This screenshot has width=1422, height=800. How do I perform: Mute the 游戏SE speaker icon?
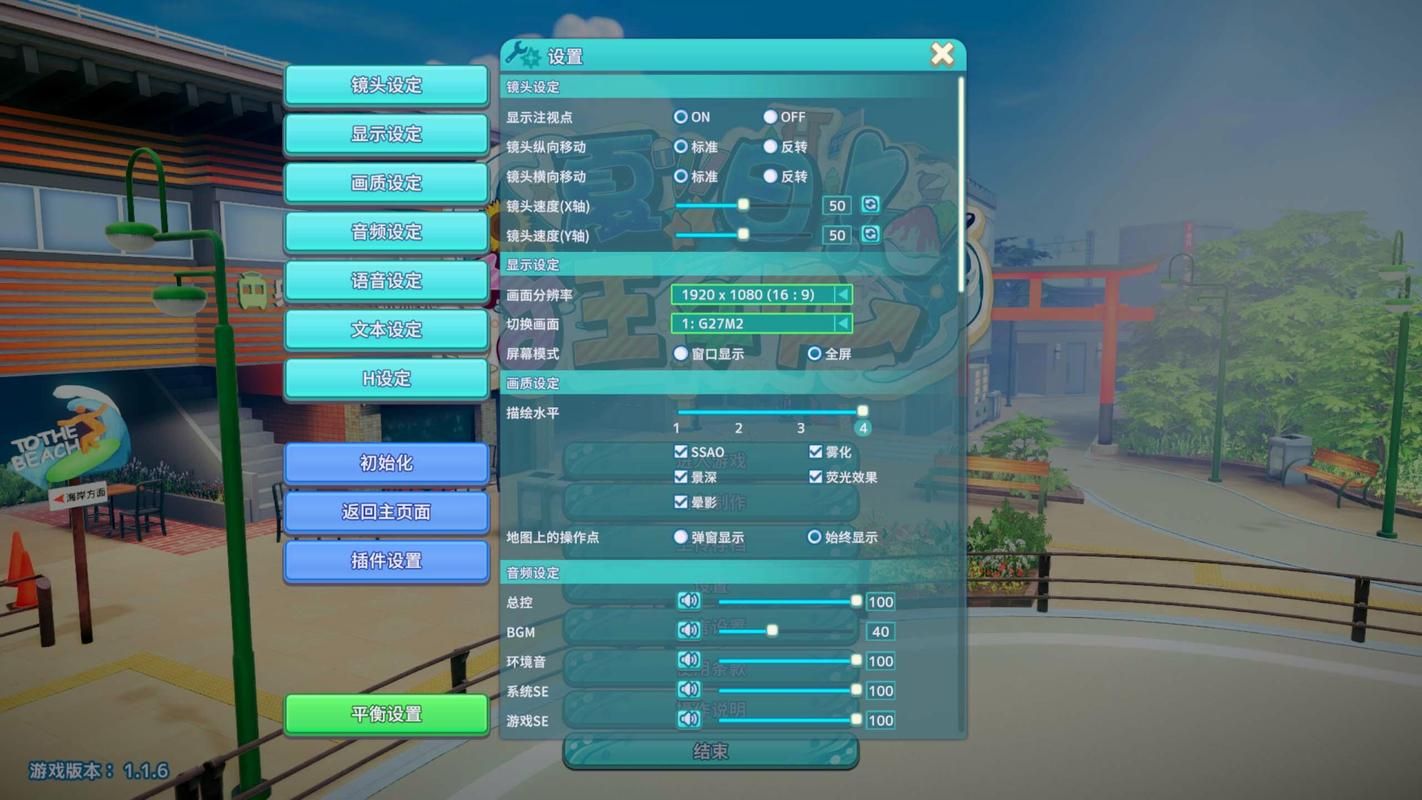pos(687,719)
